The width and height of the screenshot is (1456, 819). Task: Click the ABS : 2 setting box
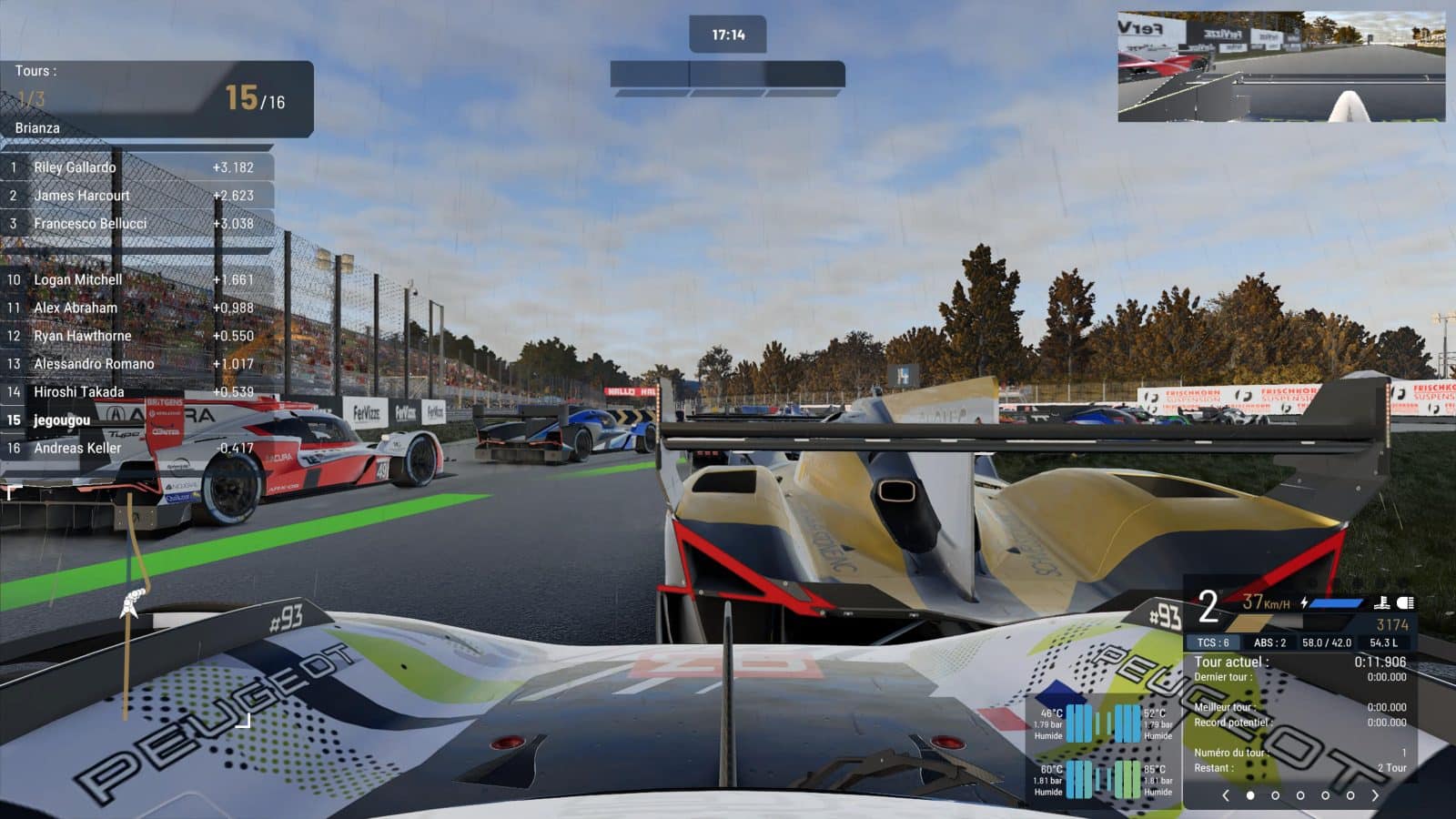(1269, 642)
